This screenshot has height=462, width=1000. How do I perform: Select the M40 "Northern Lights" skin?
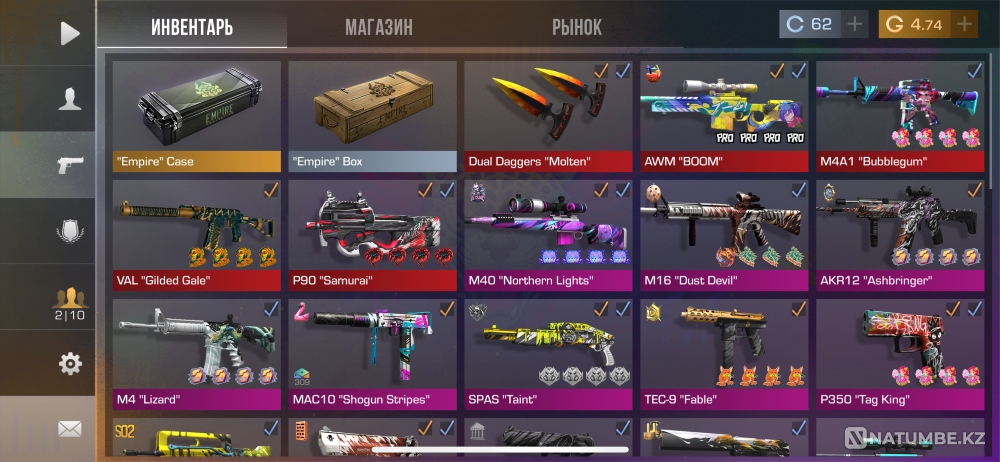point(548,234)
